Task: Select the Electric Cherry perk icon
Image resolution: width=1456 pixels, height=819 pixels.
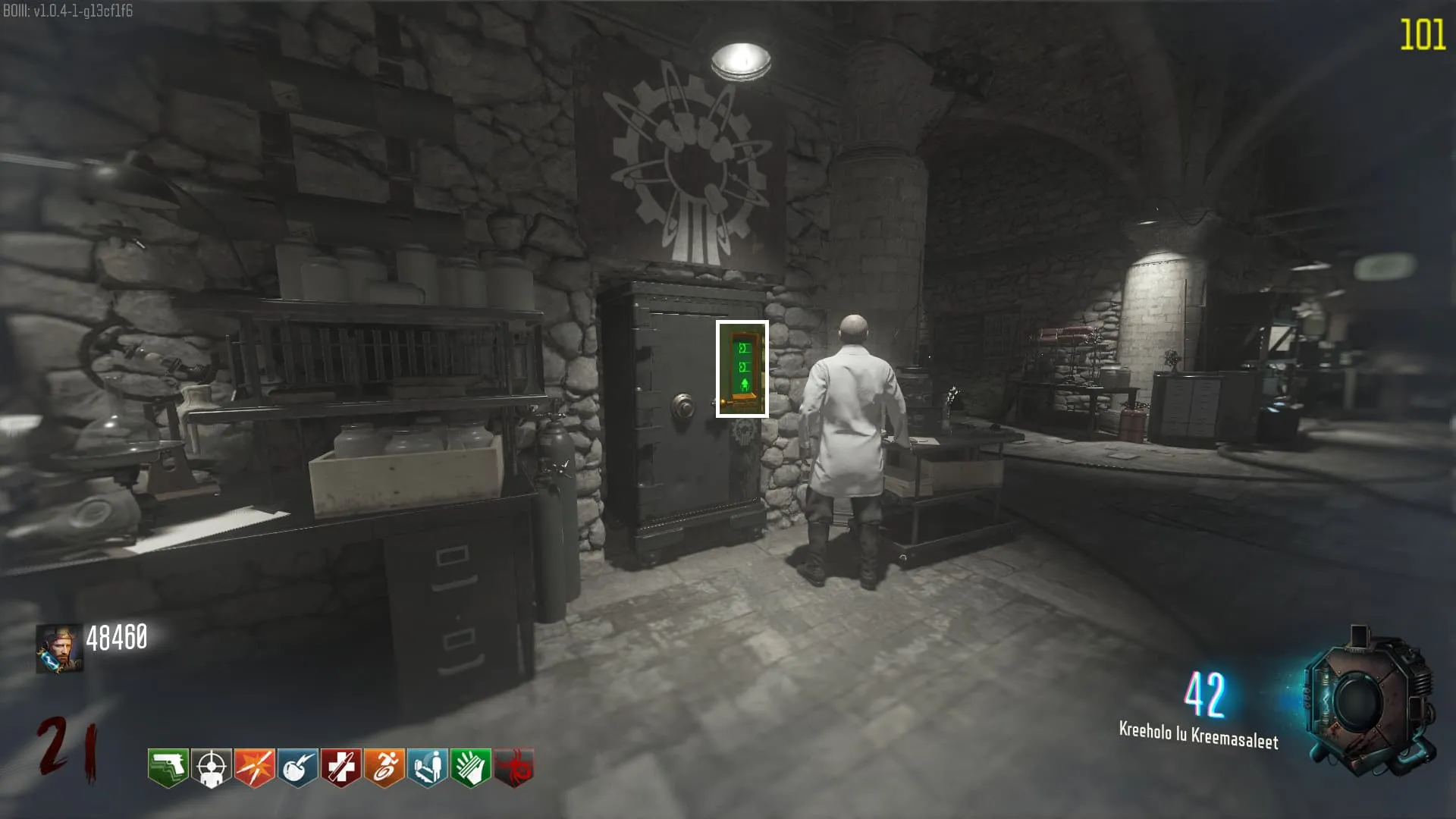Action: [x=297, y=768]
